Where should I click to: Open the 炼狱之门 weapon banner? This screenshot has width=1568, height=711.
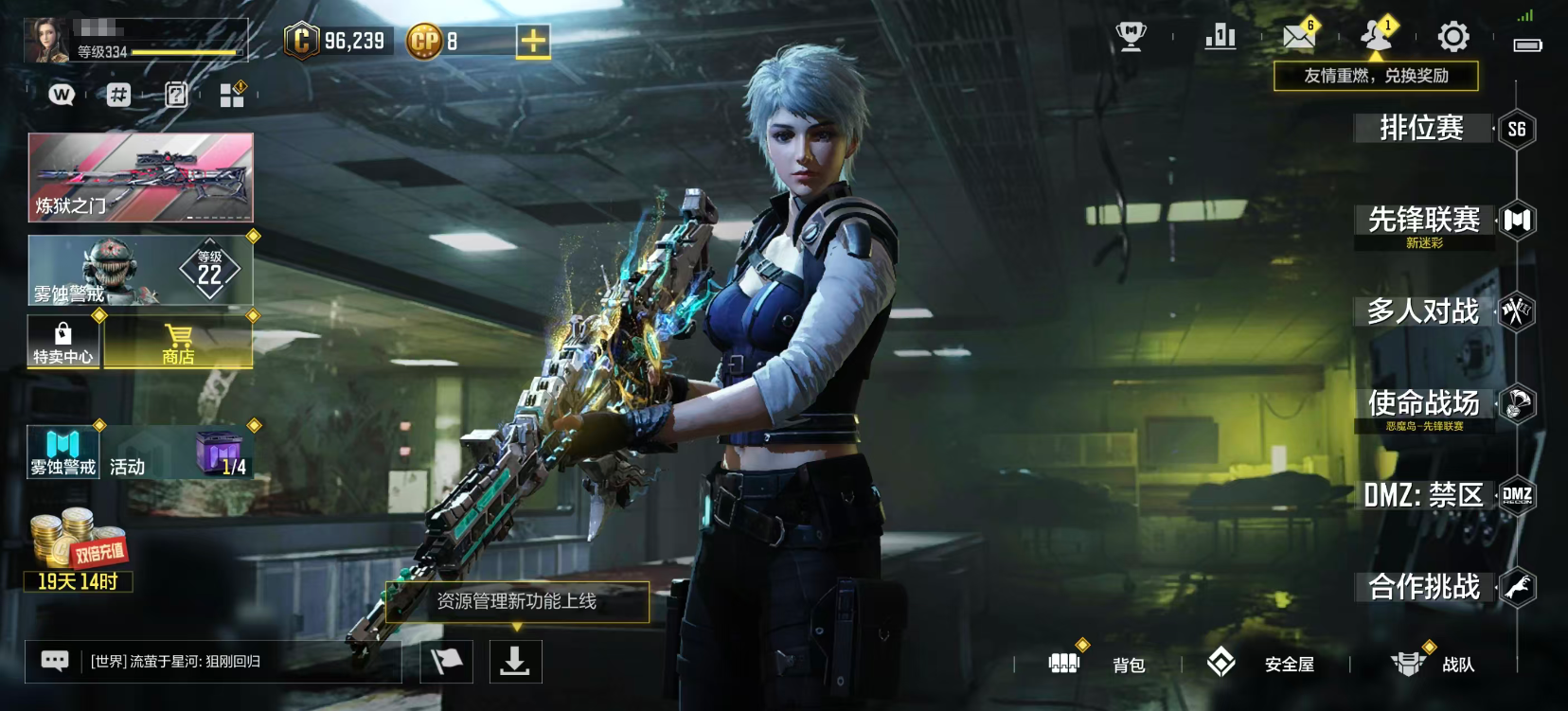pyautogui.click(x=140, y=177)
